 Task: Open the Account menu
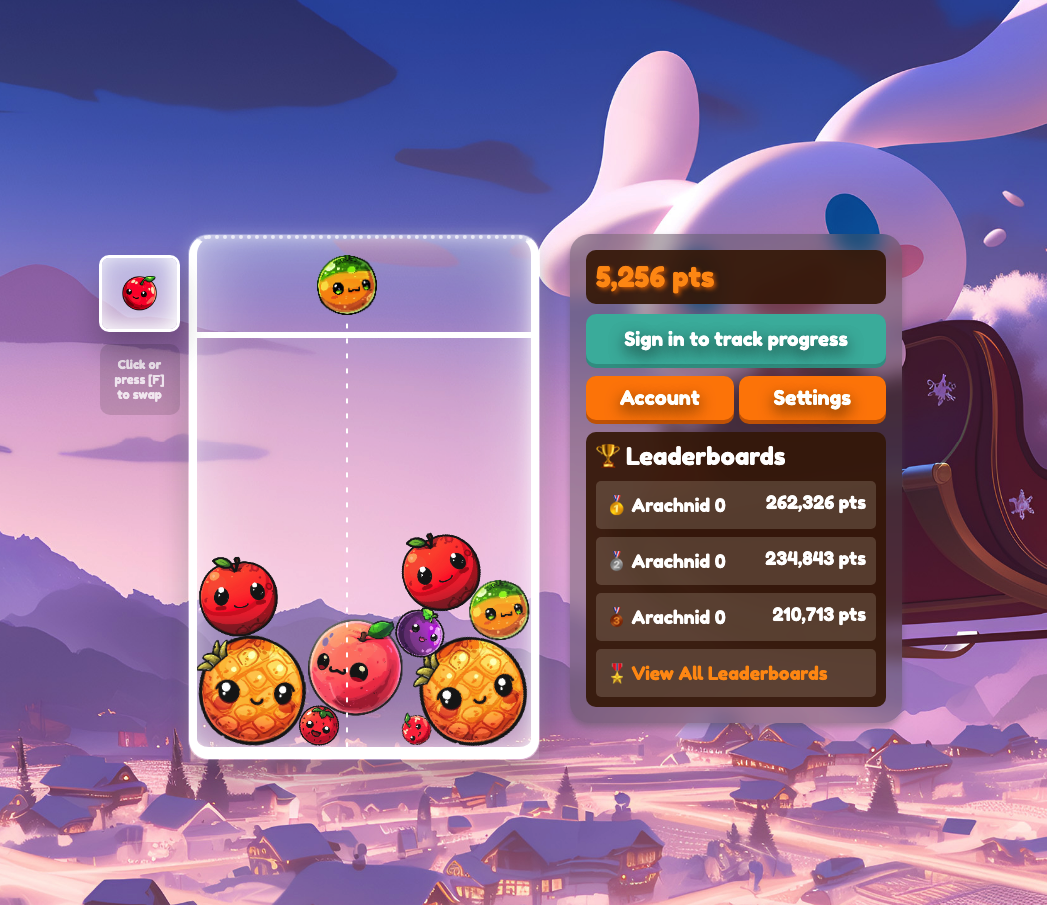tap(659, 398)
